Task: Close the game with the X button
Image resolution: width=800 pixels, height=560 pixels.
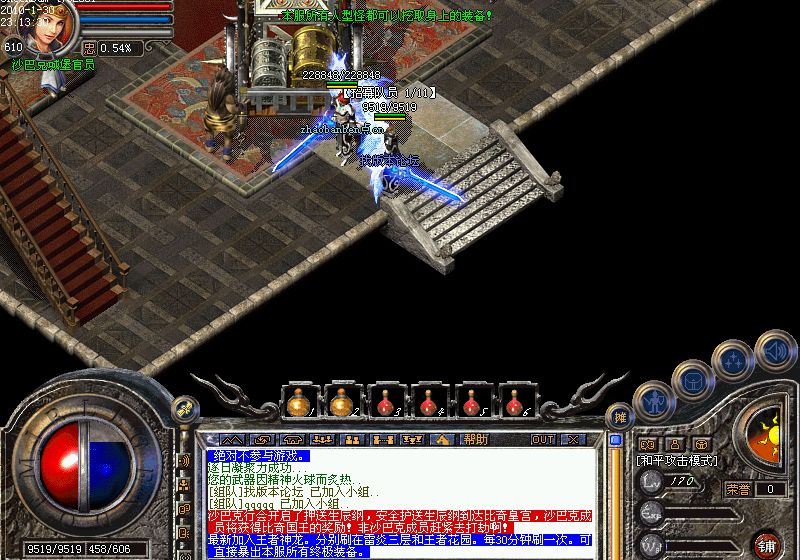Action: coord(573,439)
